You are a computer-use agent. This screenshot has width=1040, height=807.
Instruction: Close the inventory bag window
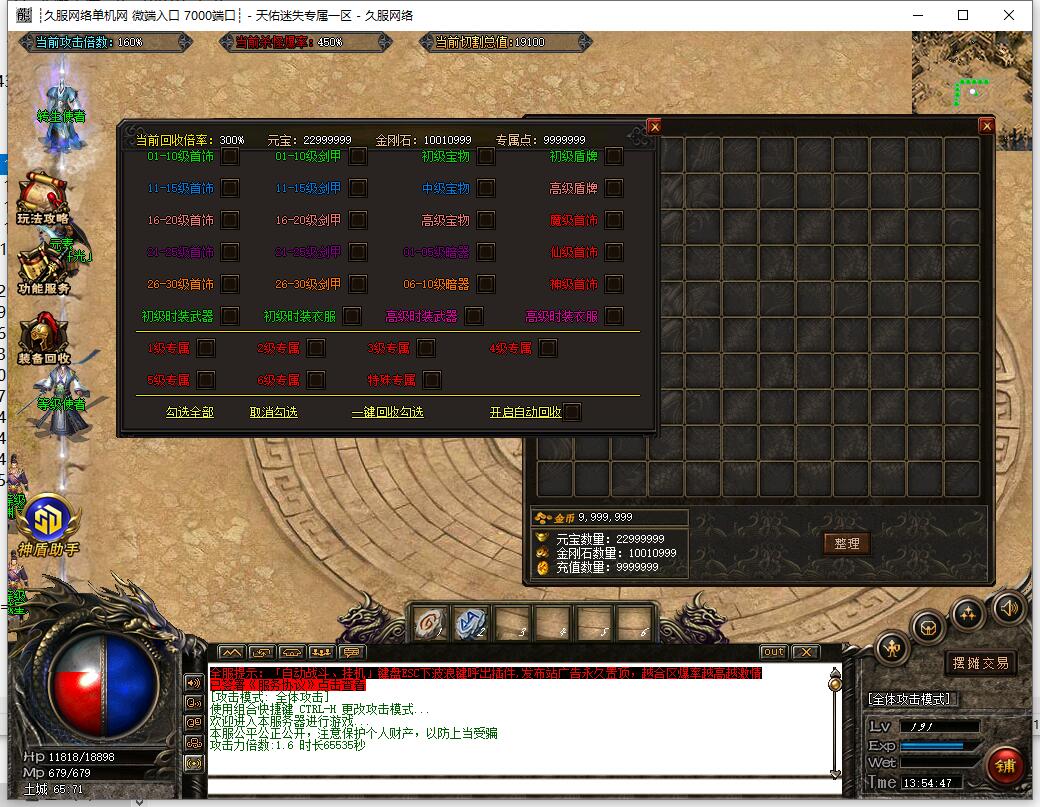tap(987, 126)
